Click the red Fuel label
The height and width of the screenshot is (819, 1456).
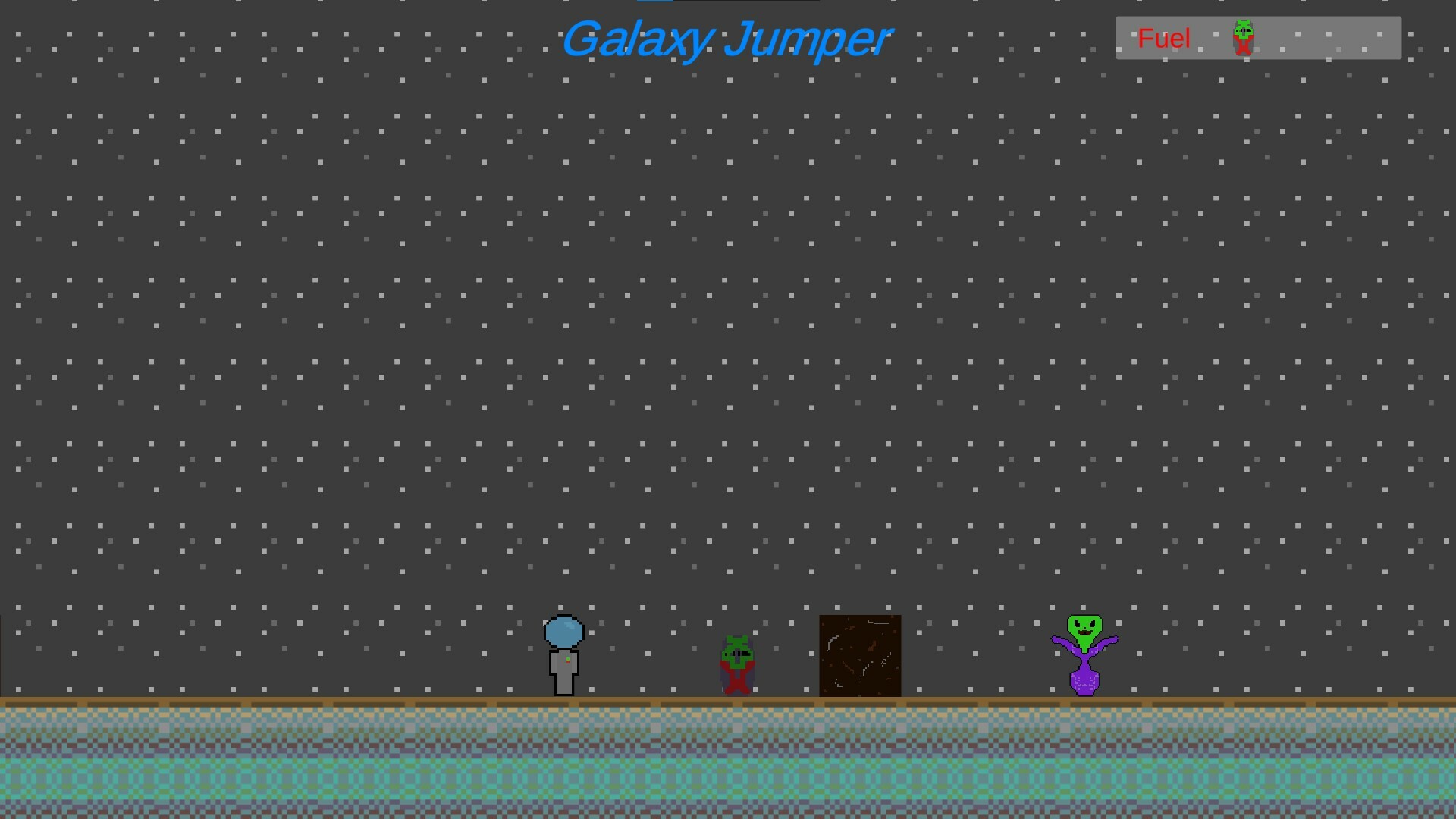coord(1163,38)
